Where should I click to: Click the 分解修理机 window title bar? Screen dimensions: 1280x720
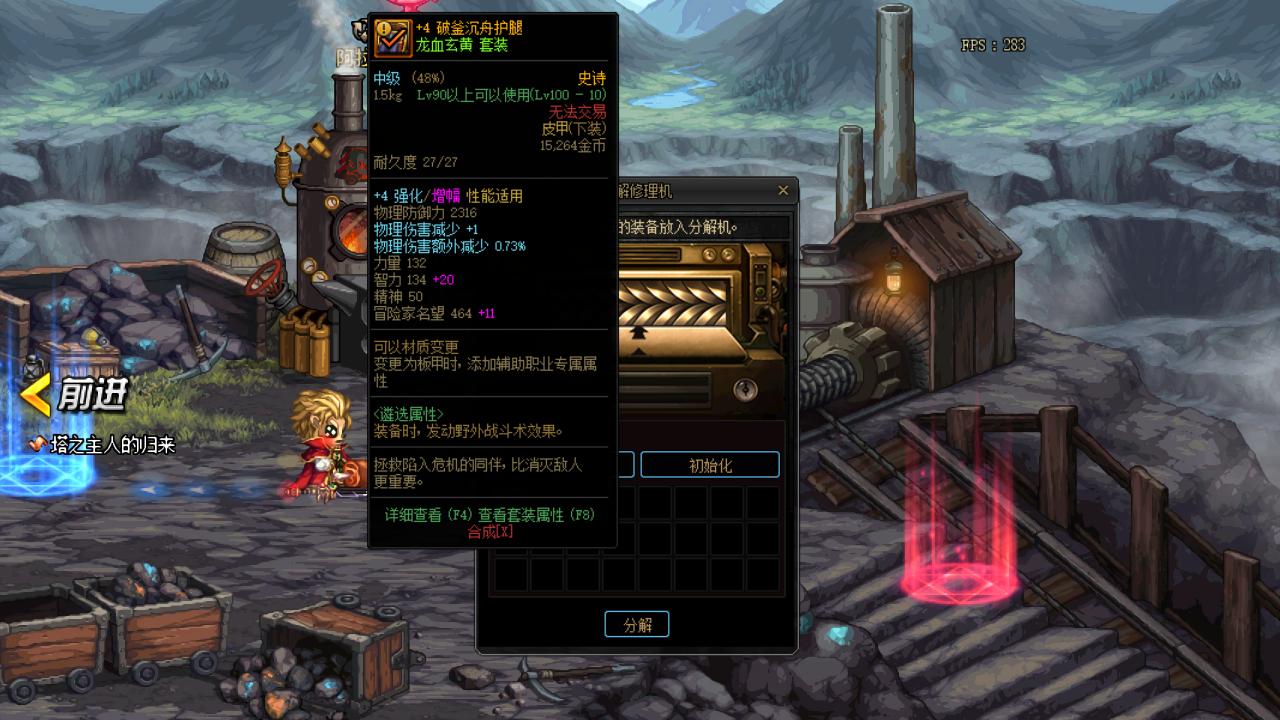(700, 191)
